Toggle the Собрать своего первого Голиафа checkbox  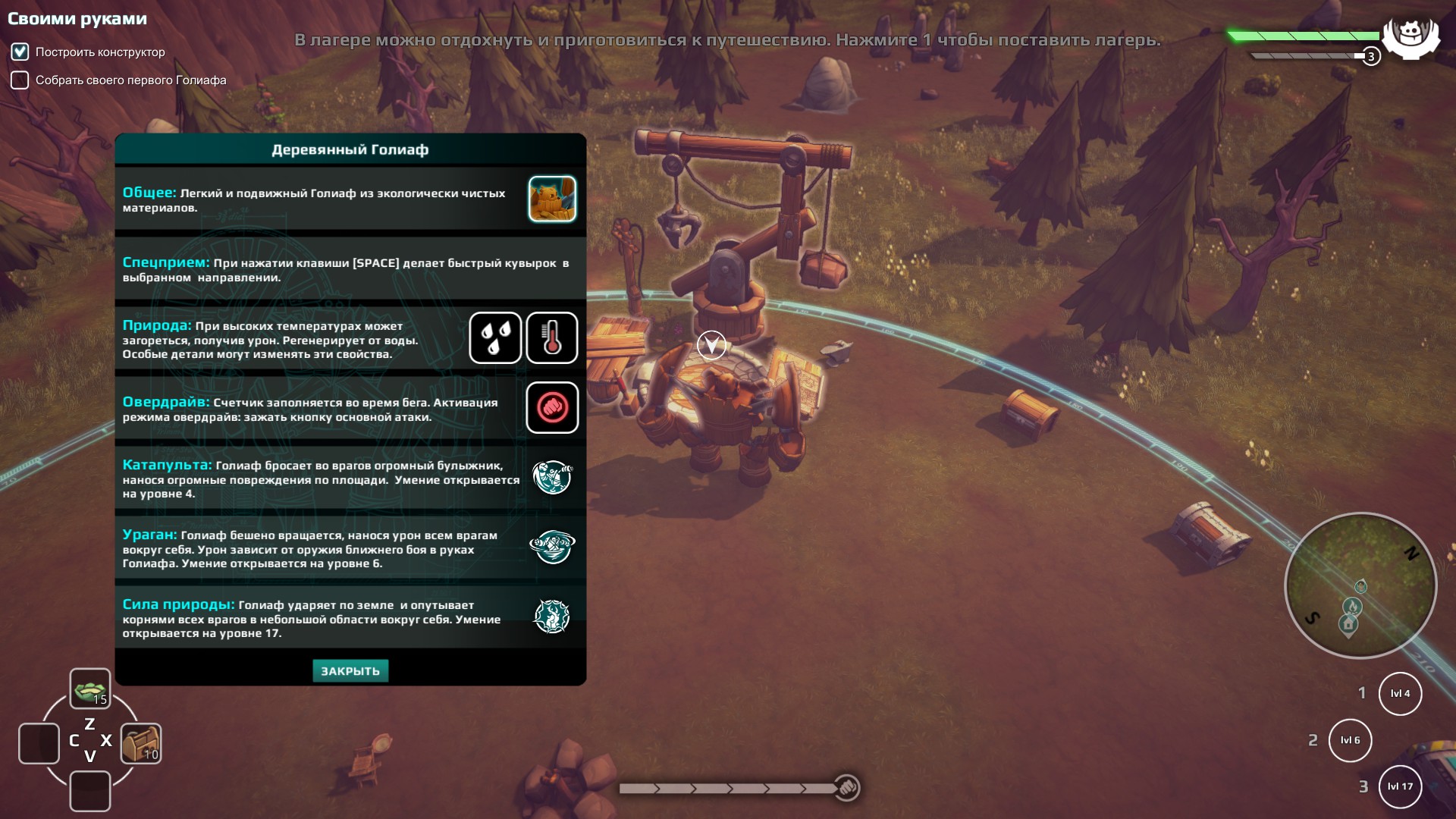click(x=20, y=80)
